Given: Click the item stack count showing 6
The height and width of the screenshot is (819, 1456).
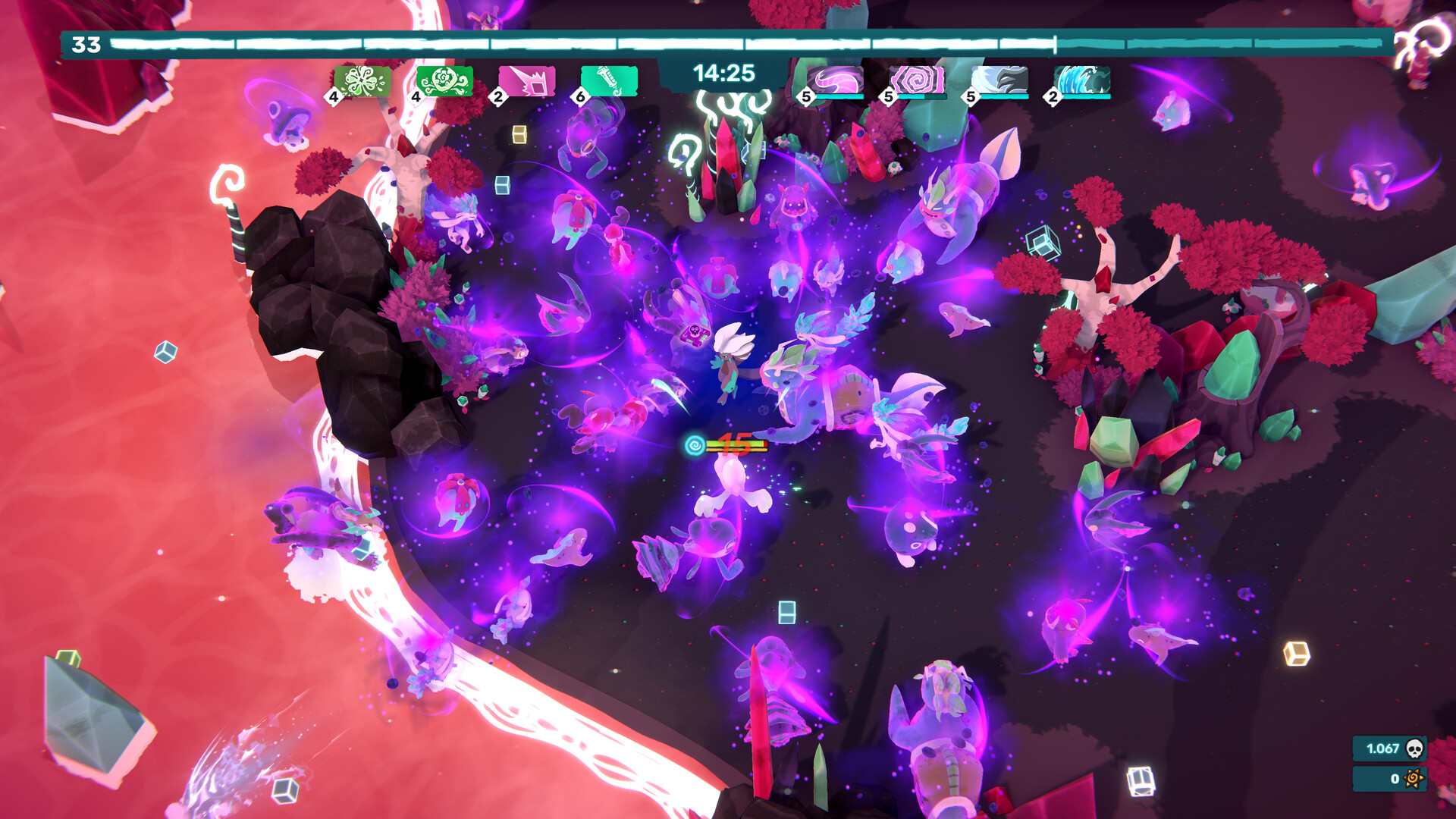Looking at the screenshot, I should [x=582, y=97].
